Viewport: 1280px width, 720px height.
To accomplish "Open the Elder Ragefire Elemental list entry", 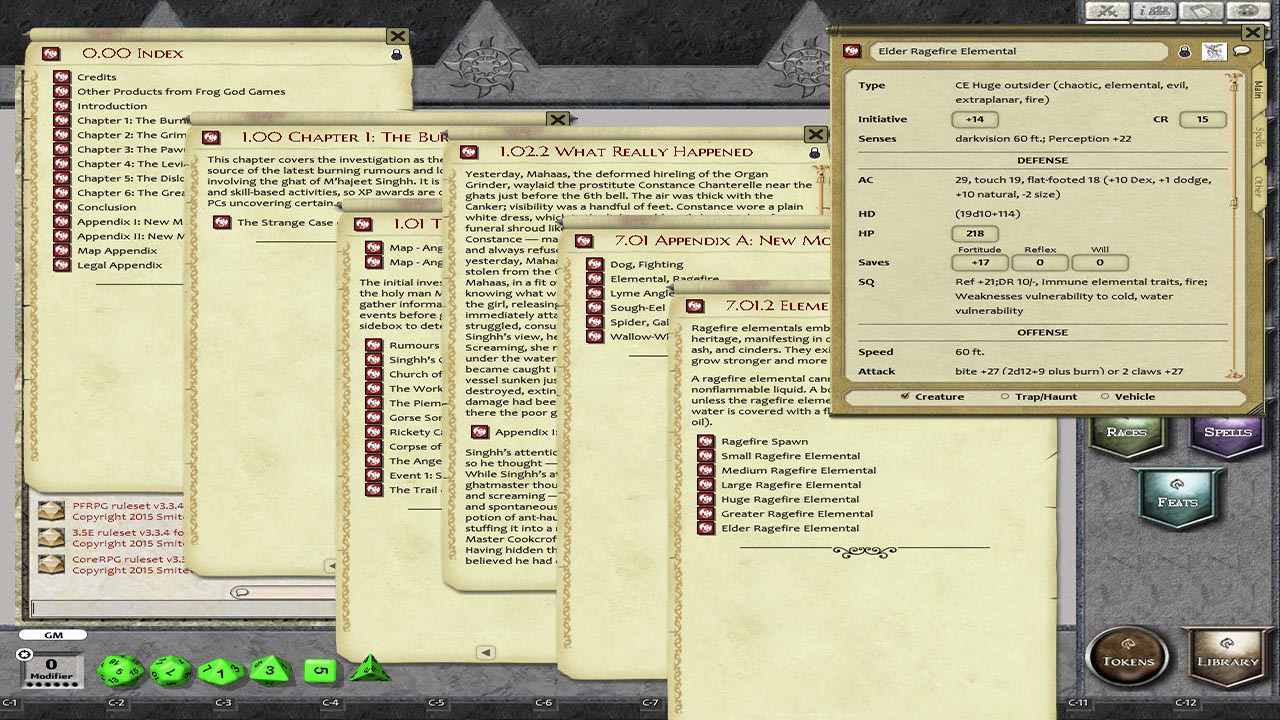I will [790, 528].
